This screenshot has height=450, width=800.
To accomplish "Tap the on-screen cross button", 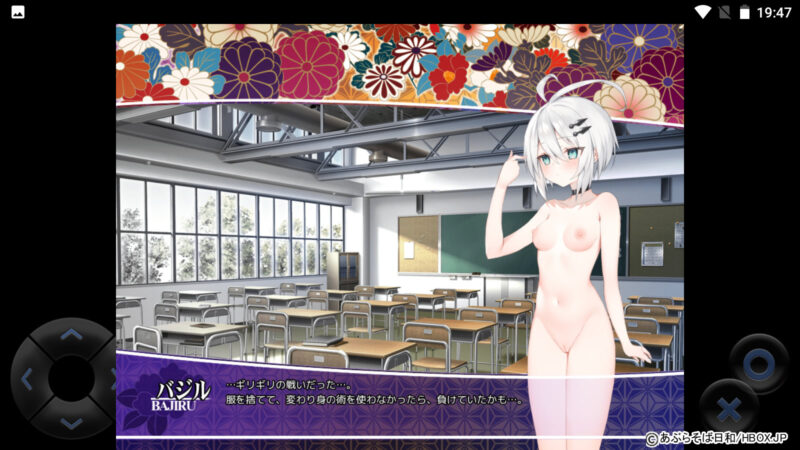I will pos(729,410).
